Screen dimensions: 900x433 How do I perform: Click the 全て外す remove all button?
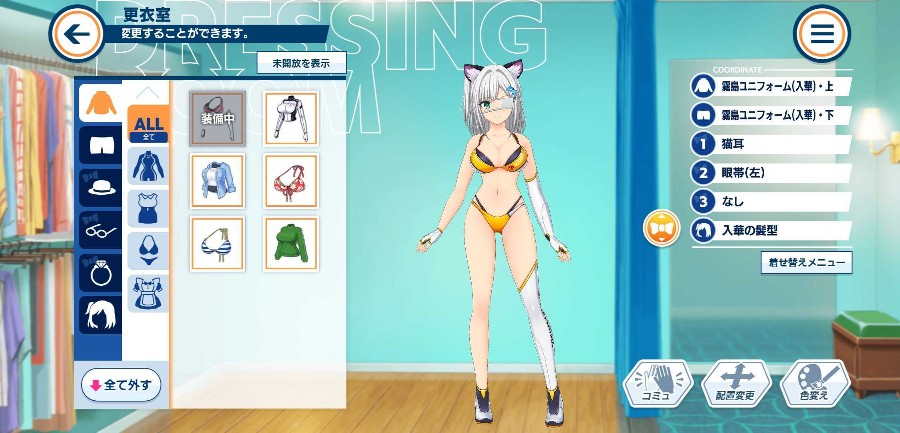121,384
